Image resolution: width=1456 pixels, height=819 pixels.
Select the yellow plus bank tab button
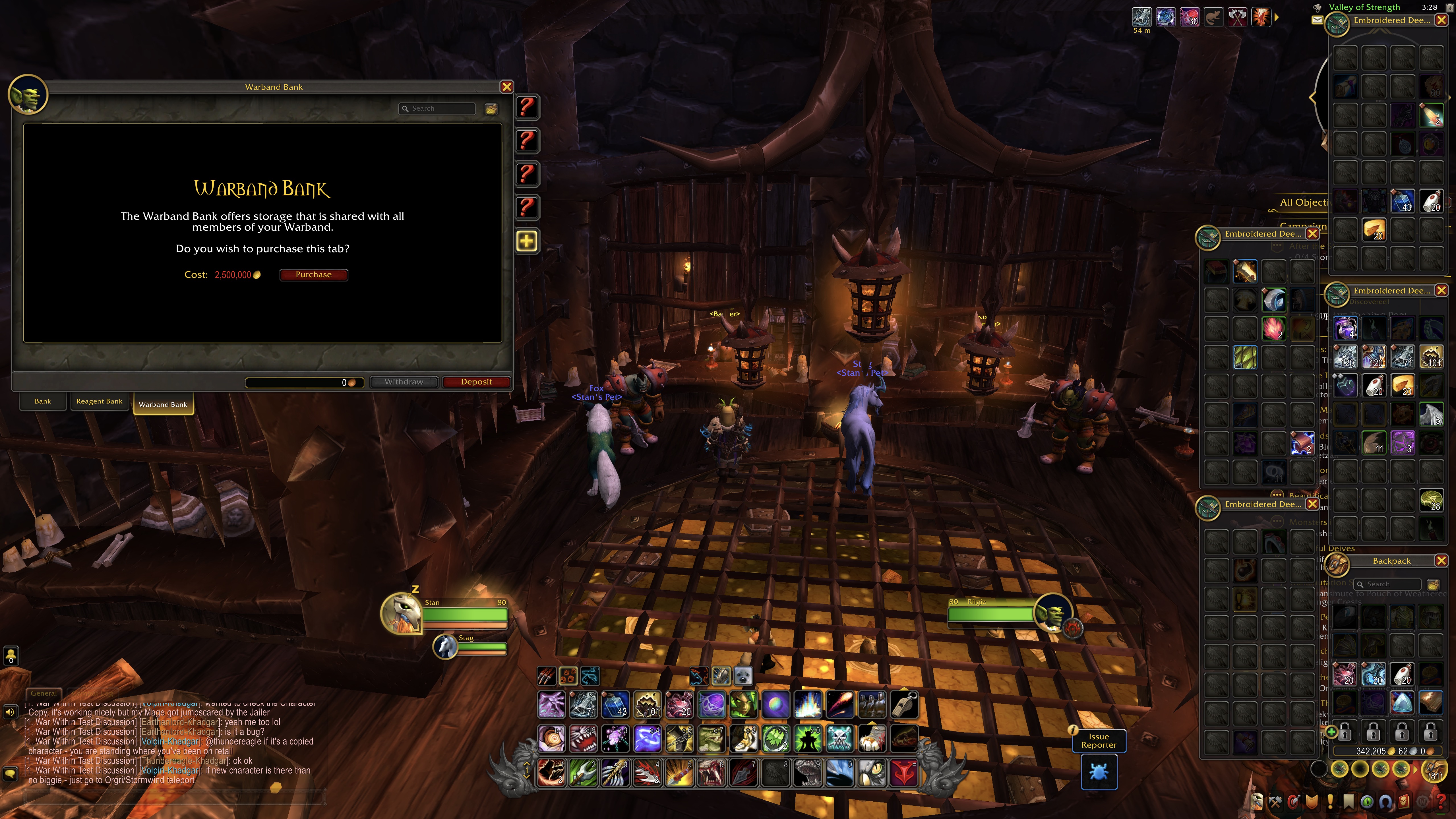pos(527,241)
